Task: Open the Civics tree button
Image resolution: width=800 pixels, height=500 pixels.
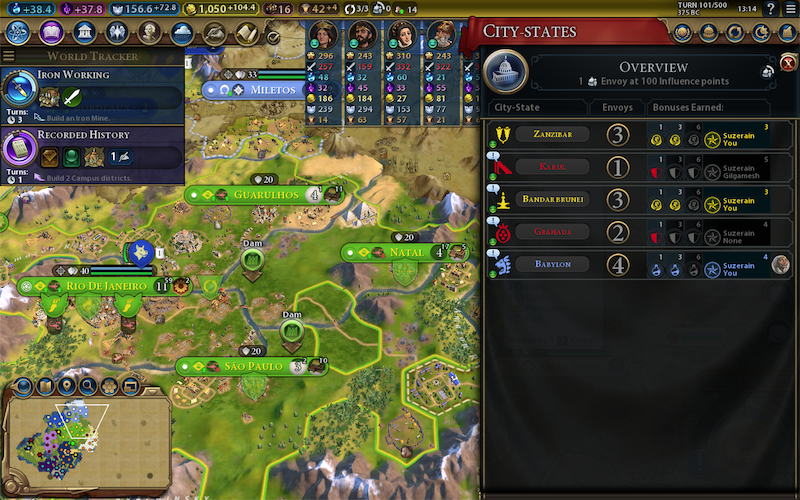Action: point(53,33)
